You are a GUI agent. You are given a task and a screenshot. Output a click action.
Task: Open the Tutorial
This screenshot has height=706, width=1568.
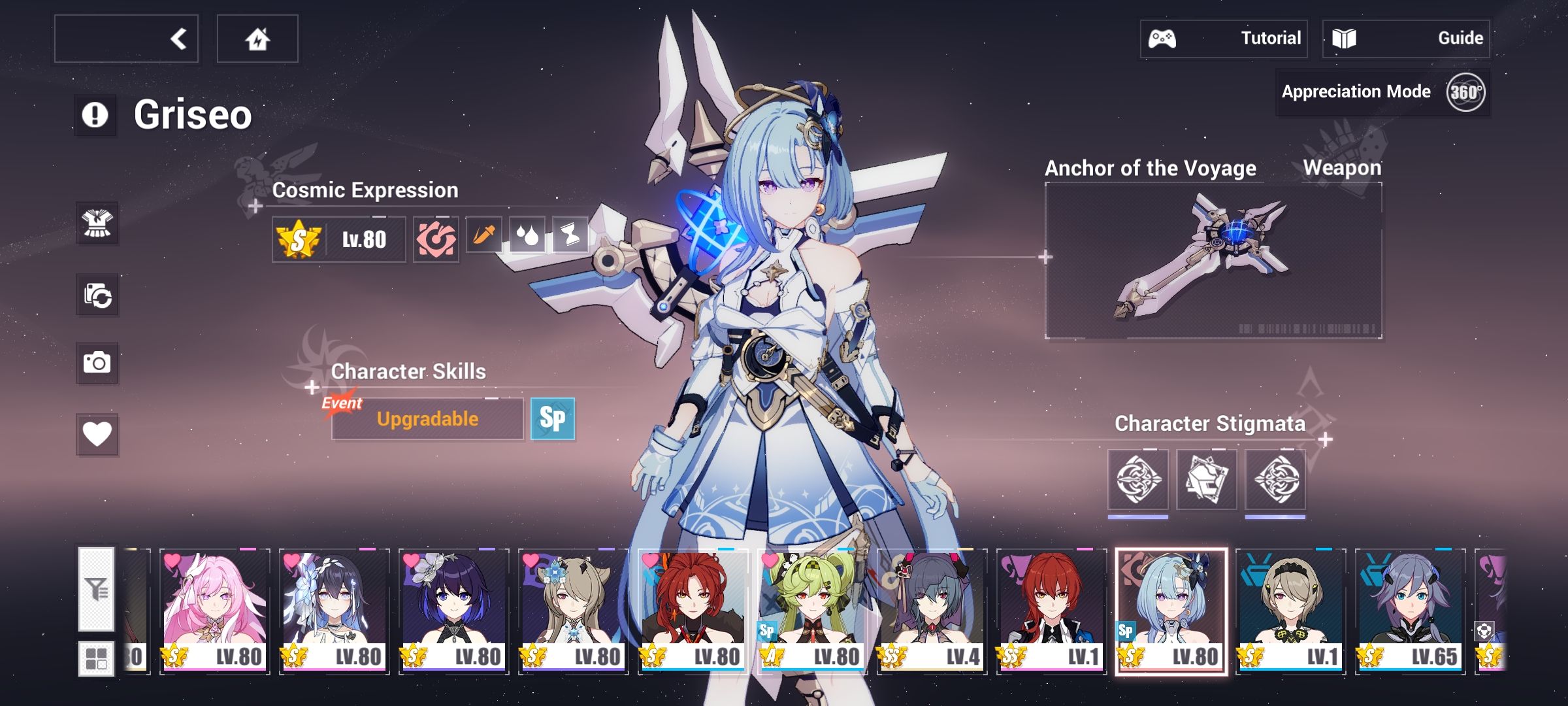(x=1225, y=38)
